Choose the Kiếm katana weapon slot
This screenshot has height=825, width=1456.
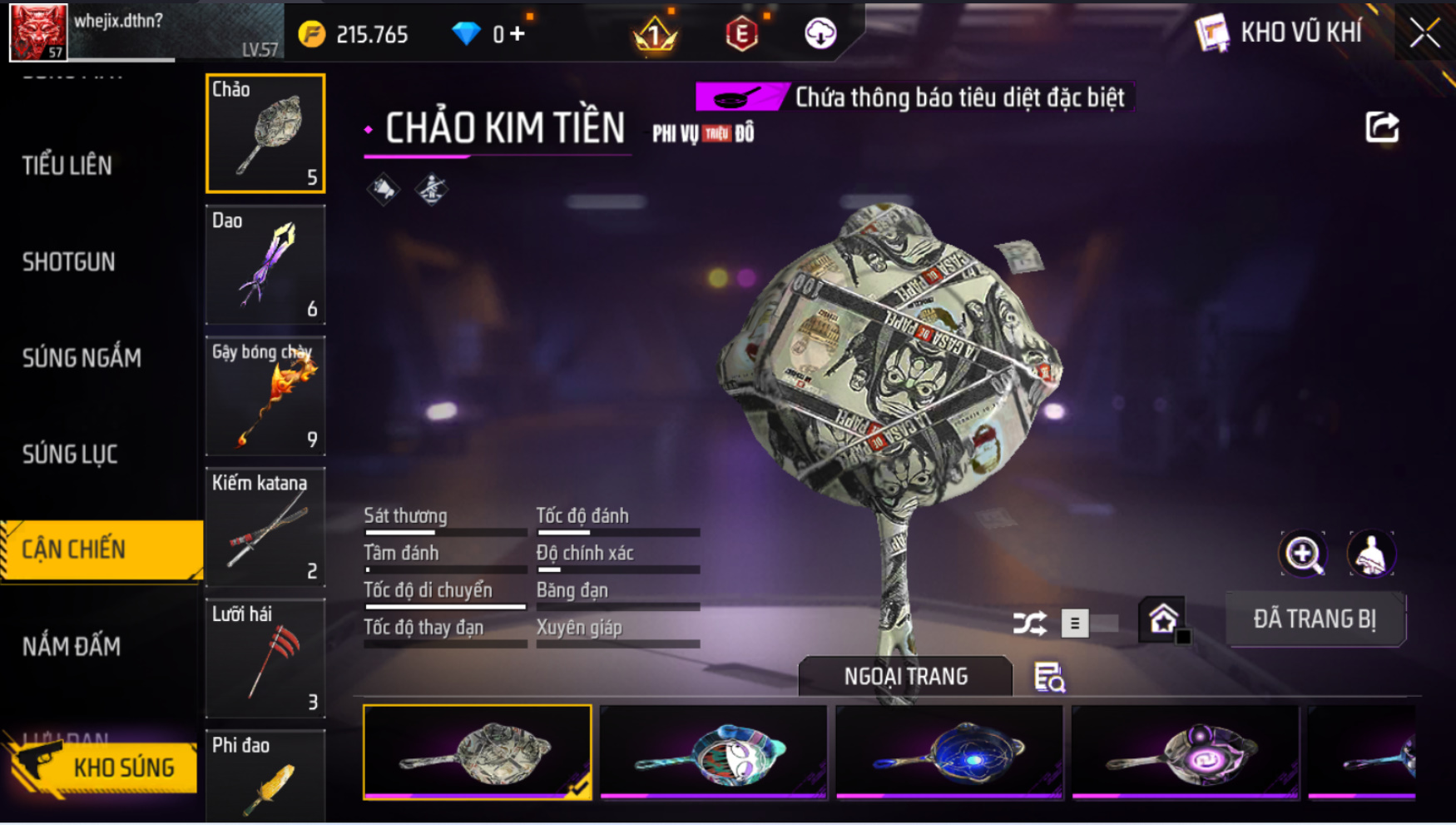click(265, 527)
